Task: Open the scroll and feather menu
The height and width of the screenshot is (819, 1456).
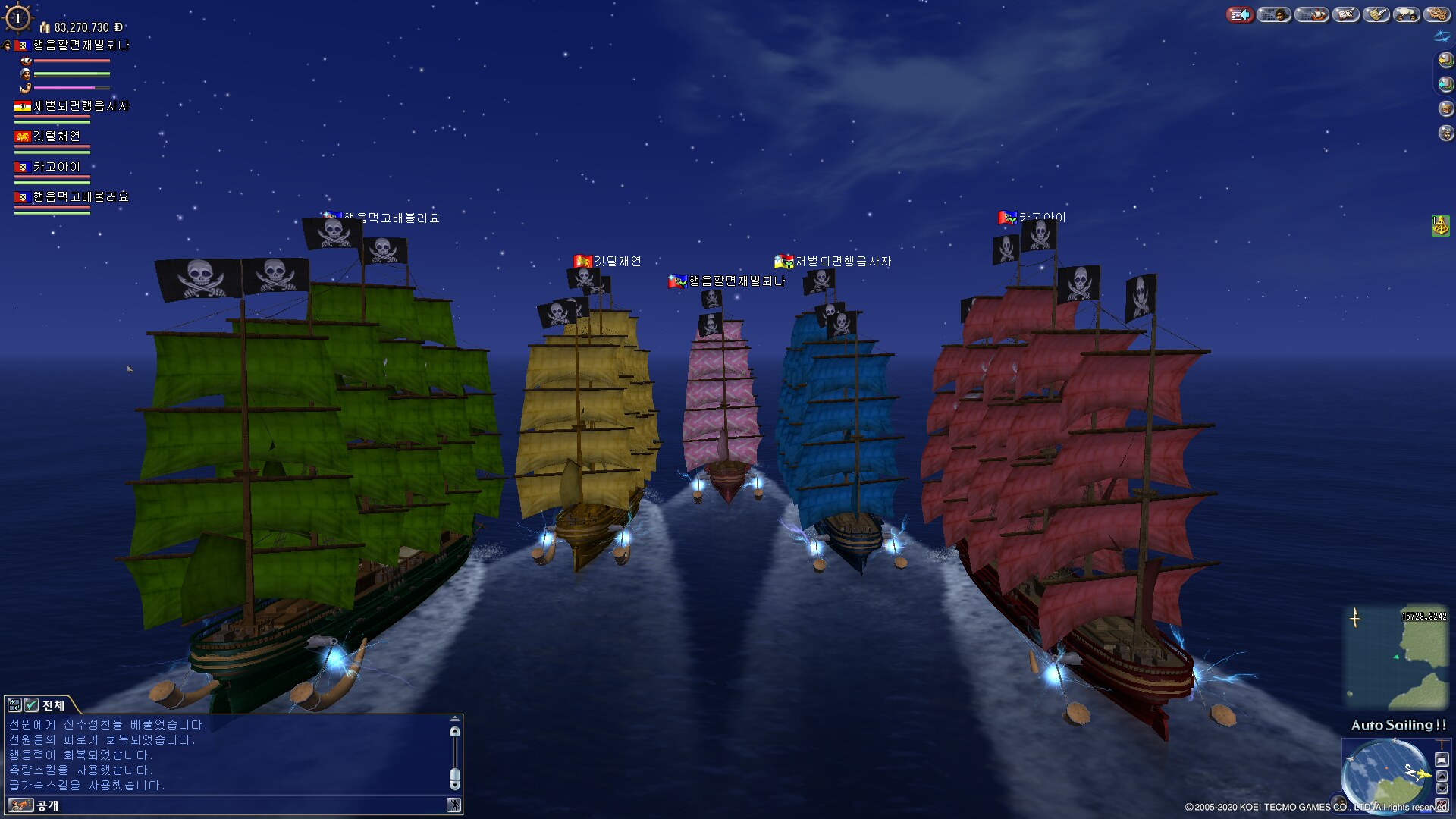Action: click(1376, 14)
